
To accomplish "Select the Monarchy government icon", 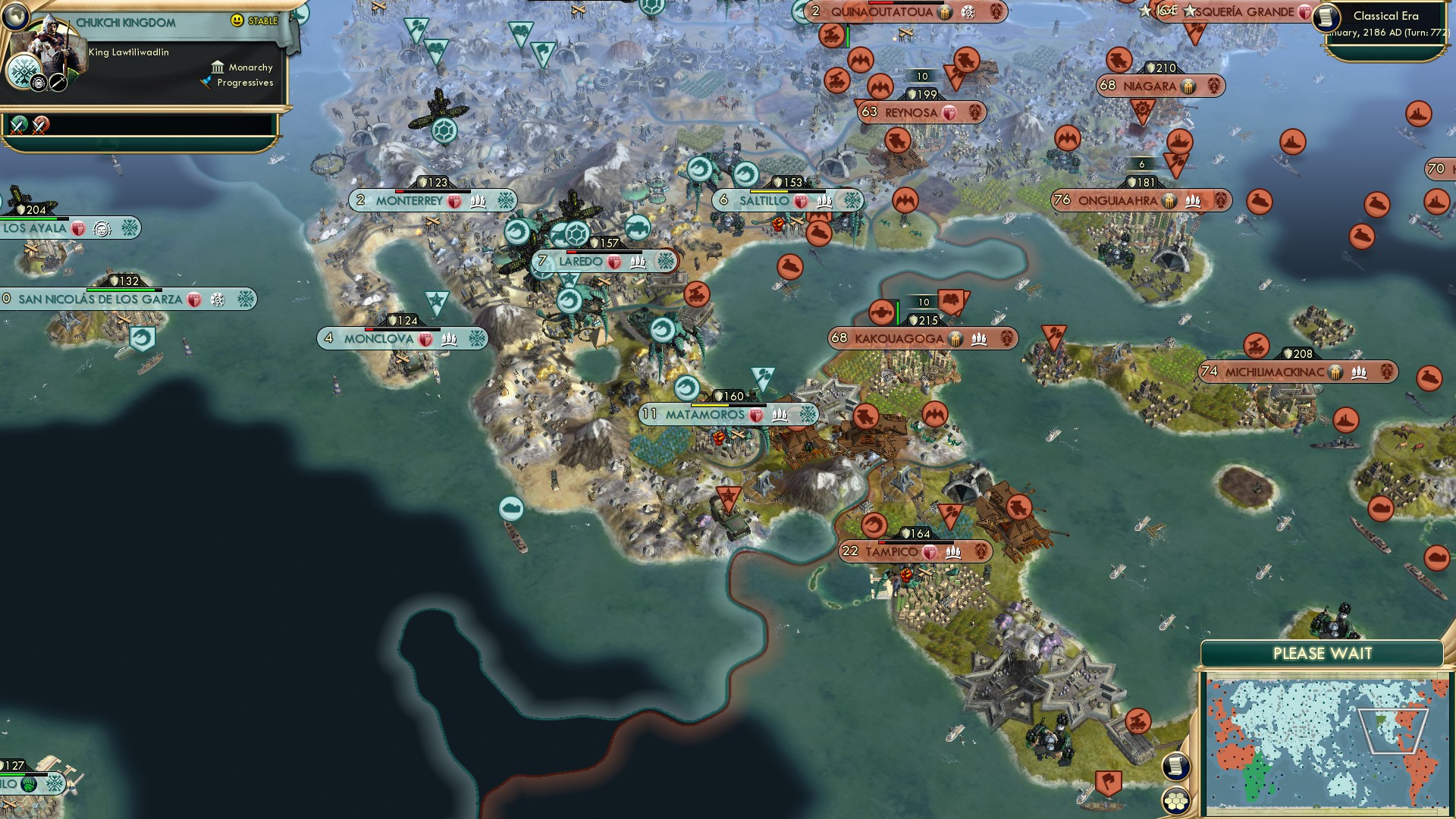I will click(x=218, y=68).
